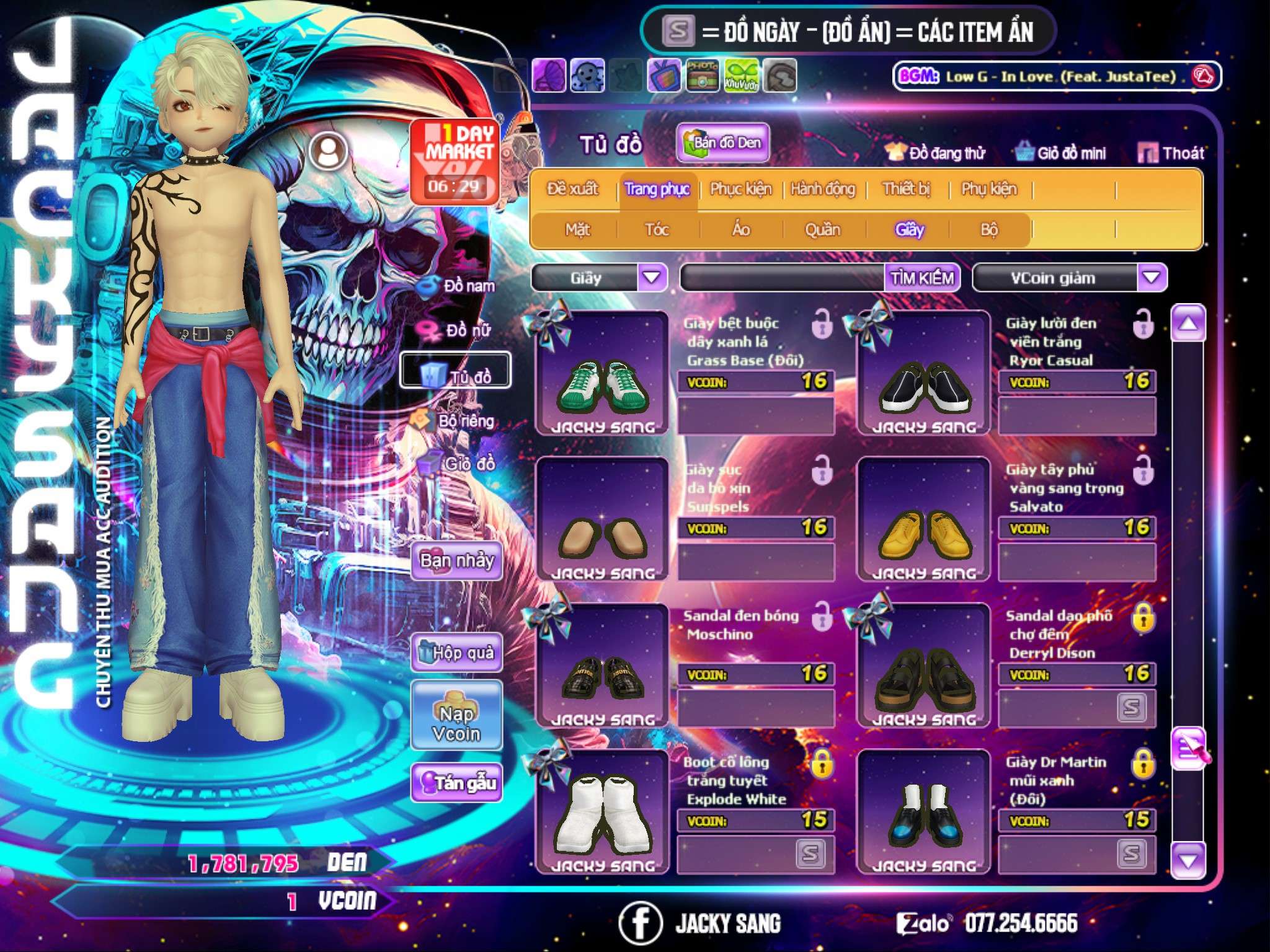The height and width of the screenshot is (952, 1270).
Task: Choose the Quần subcategory
Action: [x=822, y=230]
